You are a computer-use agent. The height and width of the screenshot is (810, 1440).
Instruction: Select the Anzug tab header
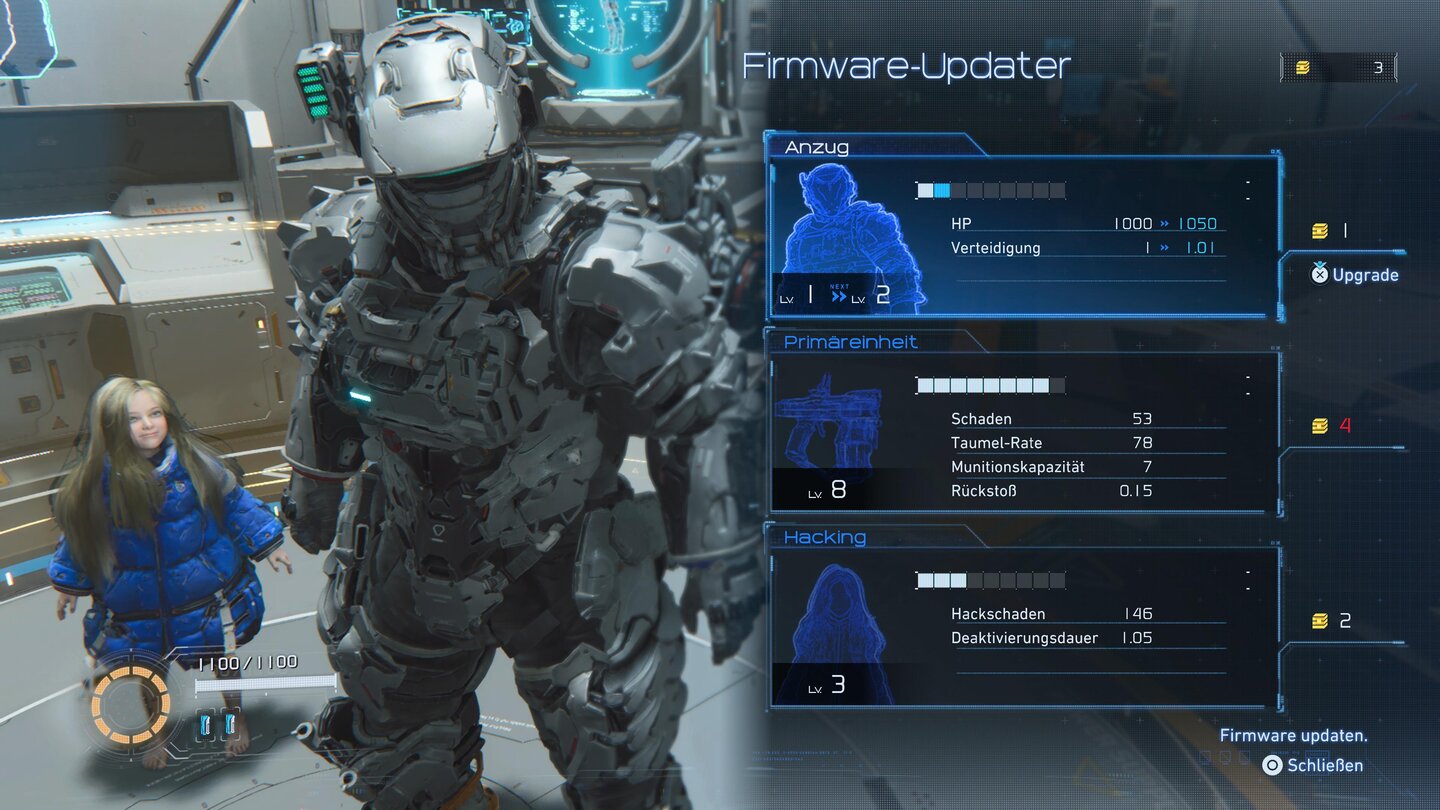pos(819,146)
